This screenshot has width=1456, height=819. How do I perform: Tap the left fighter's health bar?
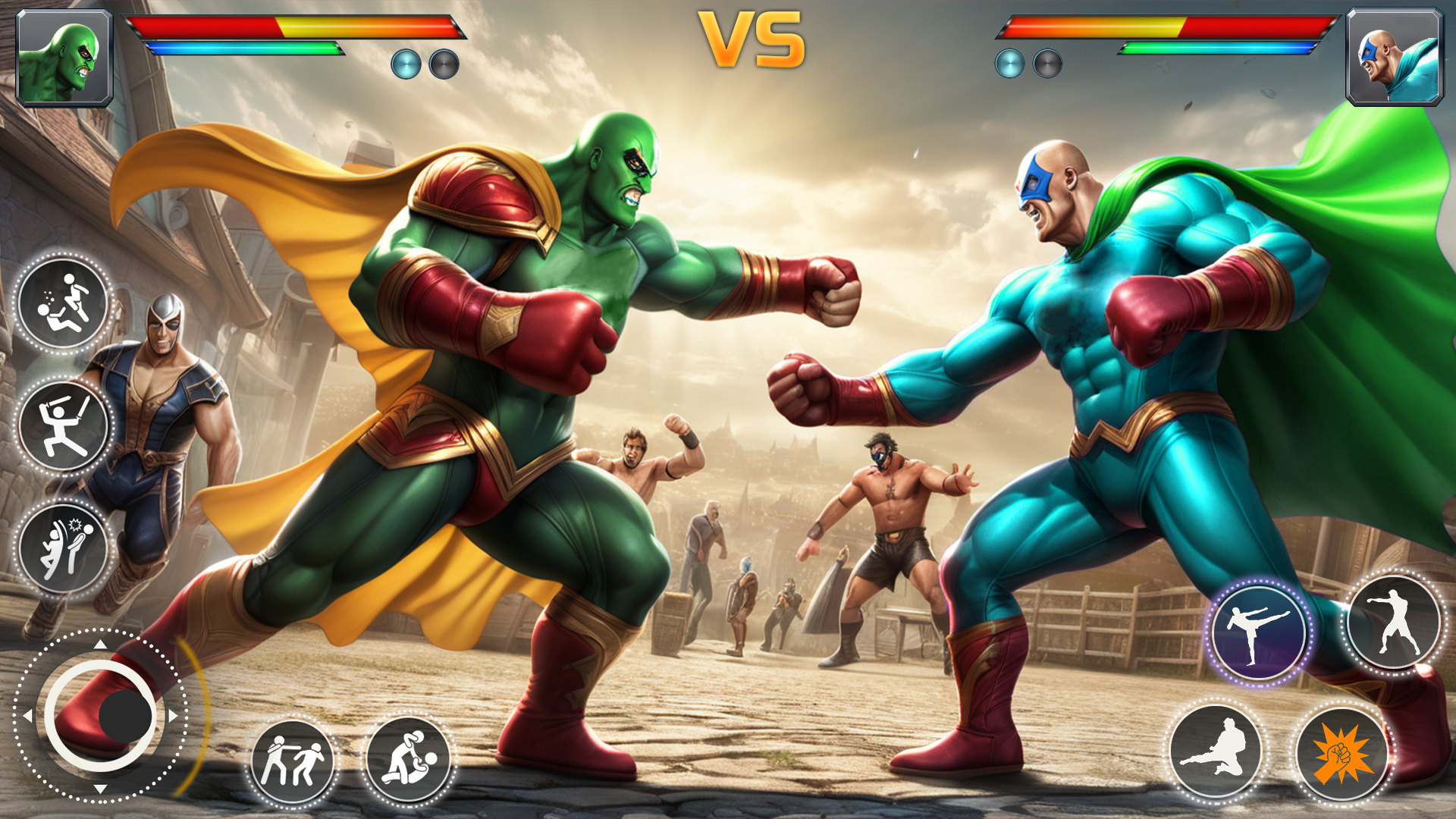[x=296, y=25]
